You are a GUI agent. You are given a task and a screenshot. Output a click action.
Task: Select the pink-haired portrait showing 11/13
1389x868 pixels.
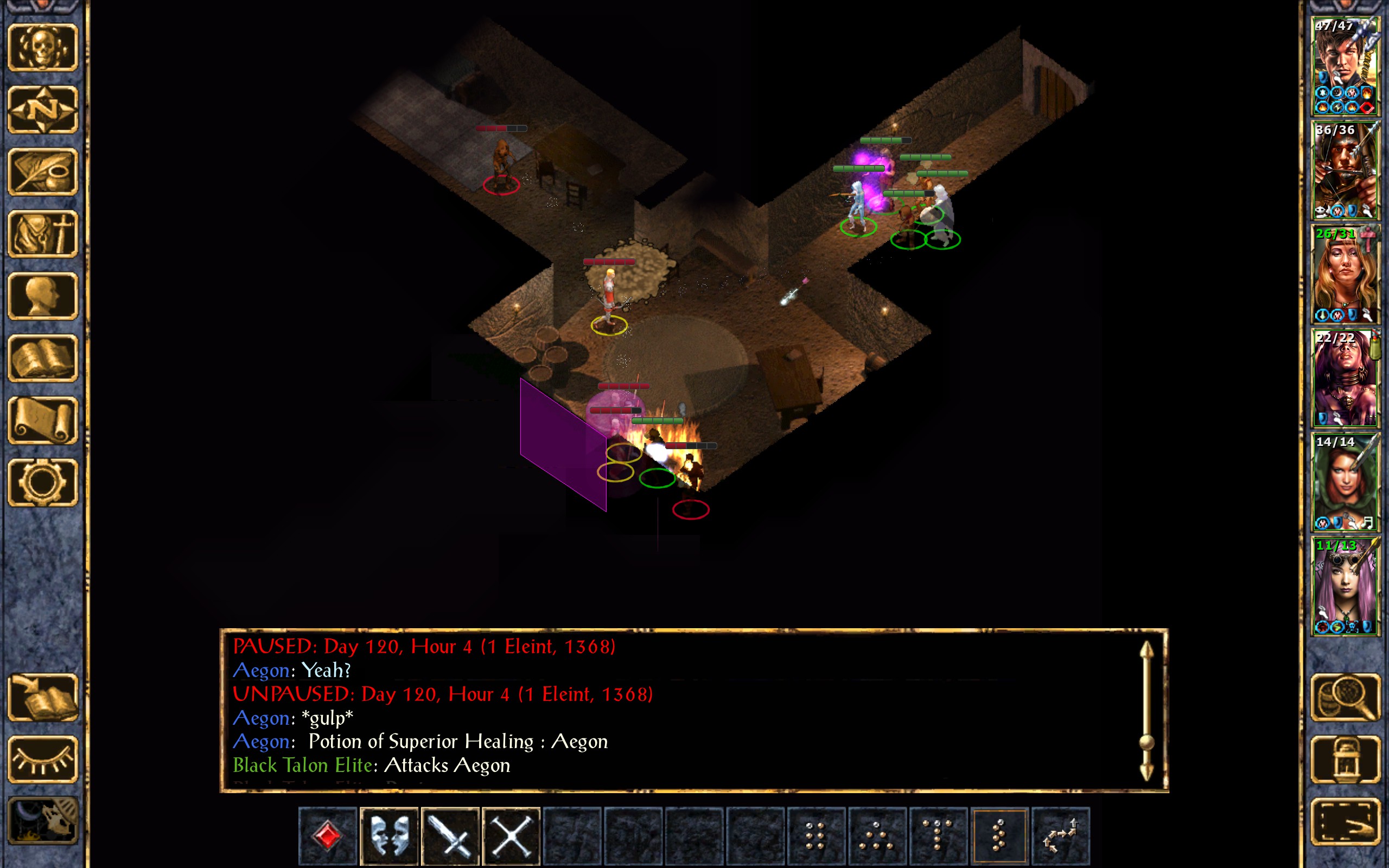pyautogui.click(x=1345, y=586)
